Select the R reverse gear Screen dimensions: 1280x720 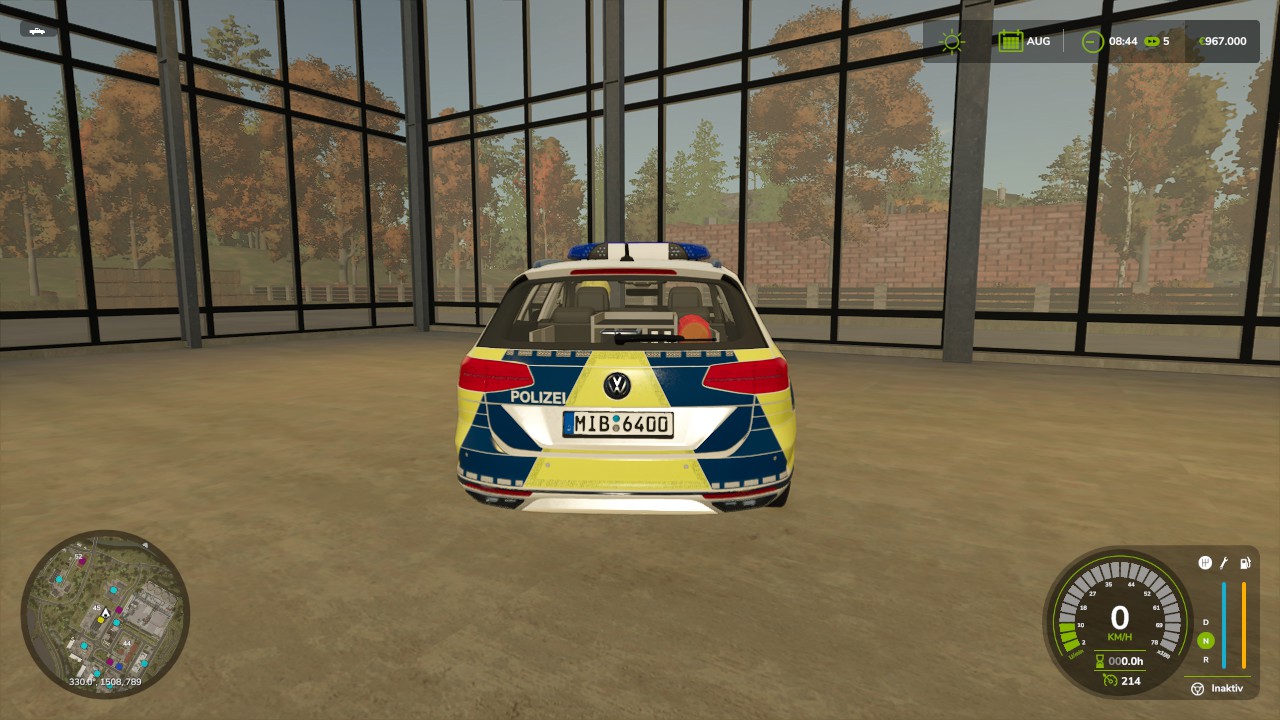[1205, 659]
